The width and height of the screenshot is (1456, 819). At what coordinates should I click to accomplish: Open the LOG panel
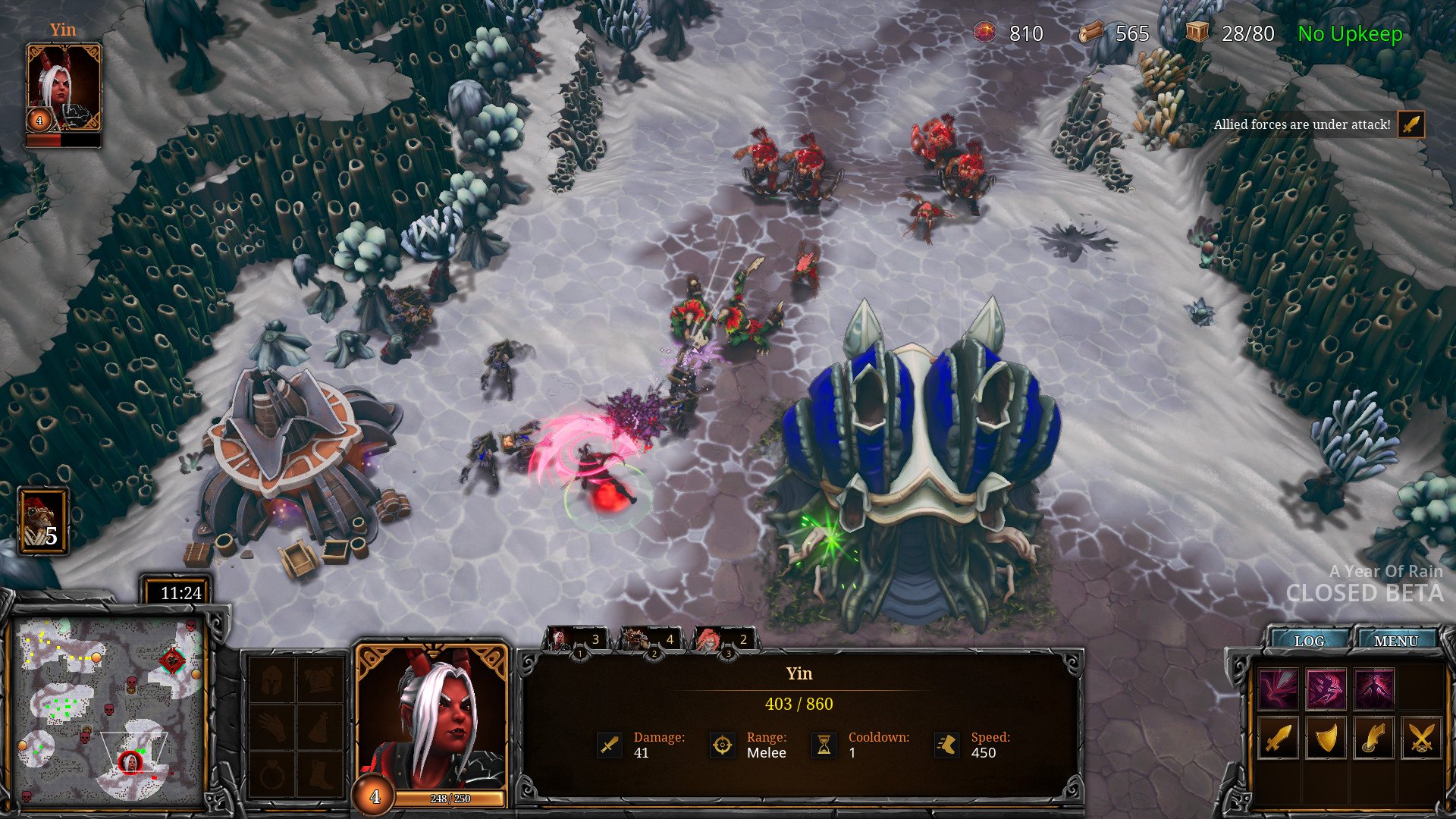(1309, 641)
